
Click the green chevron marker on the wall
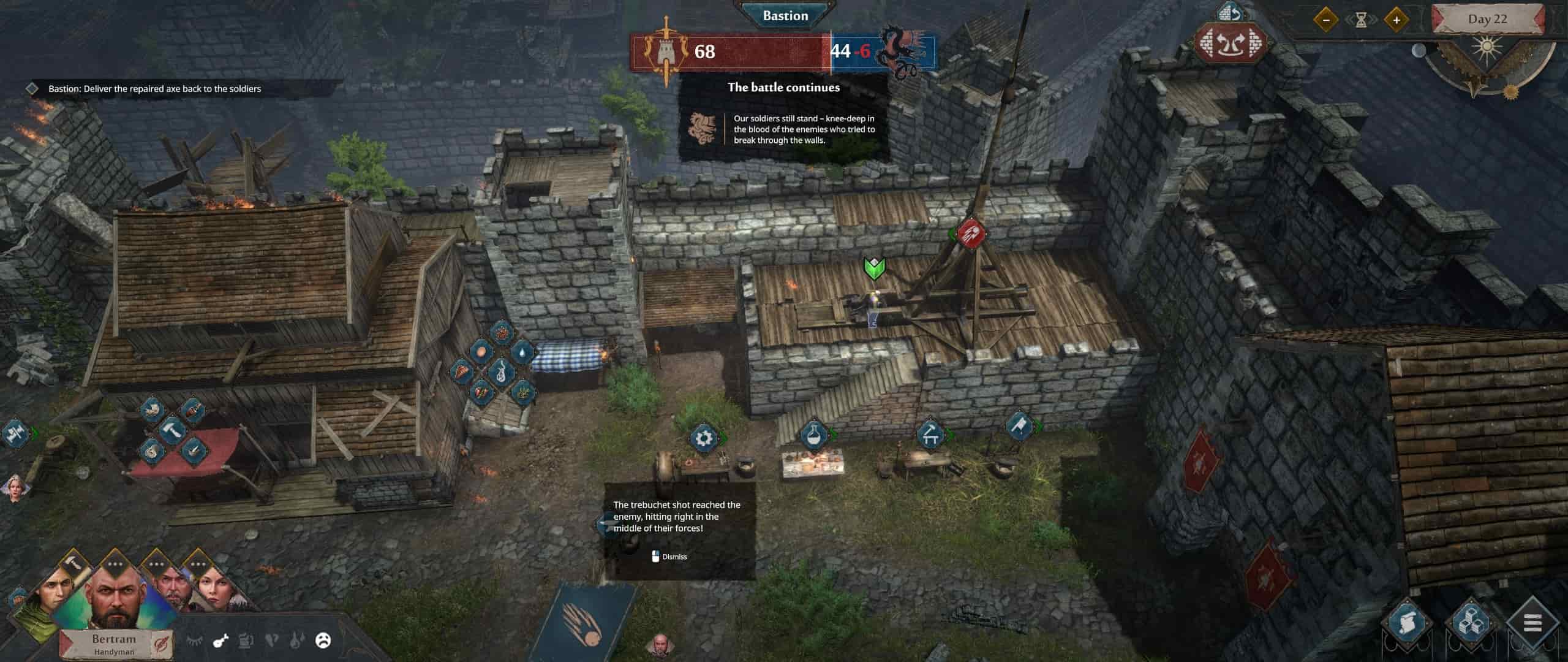tap(875, 268)
